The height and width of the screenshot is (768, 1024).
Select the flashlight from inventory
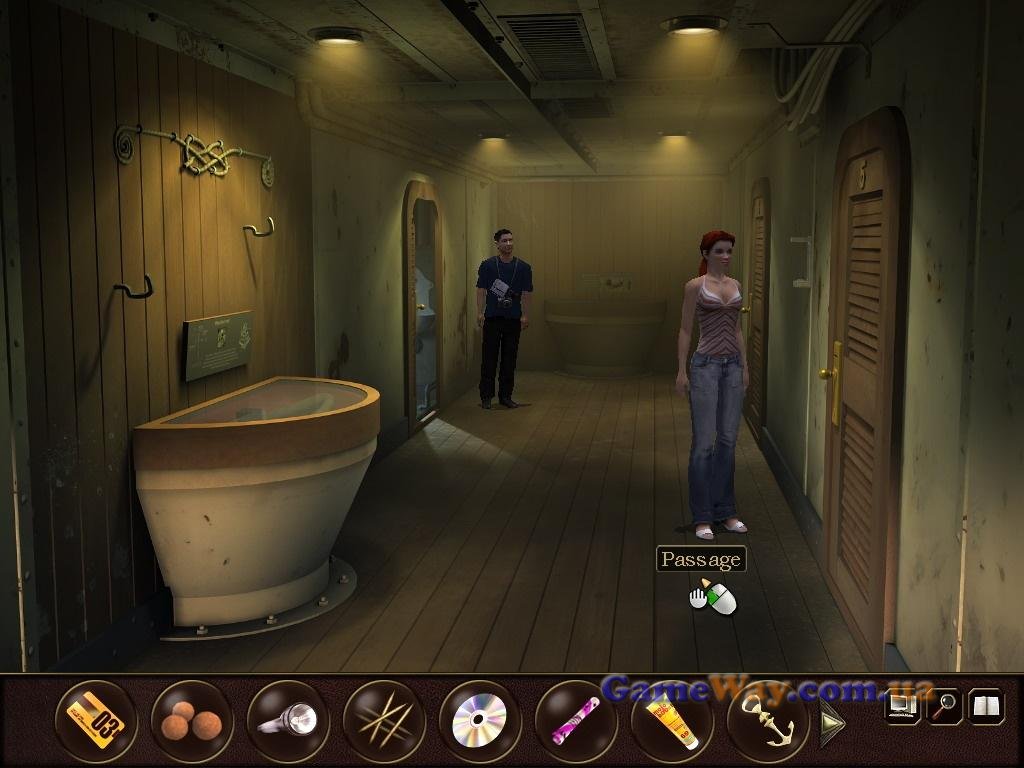click(x=288, y=720)
